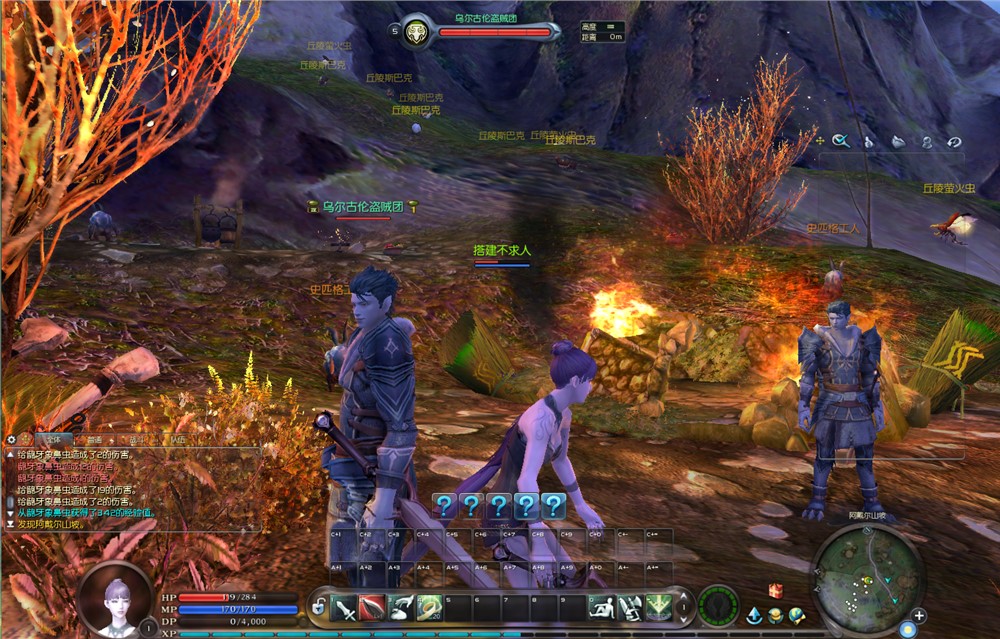Image resolution: width=1000 pixels, height=639 pixels.
Task: Toggle the hotbar padlock icon
Action: (318, 605)
